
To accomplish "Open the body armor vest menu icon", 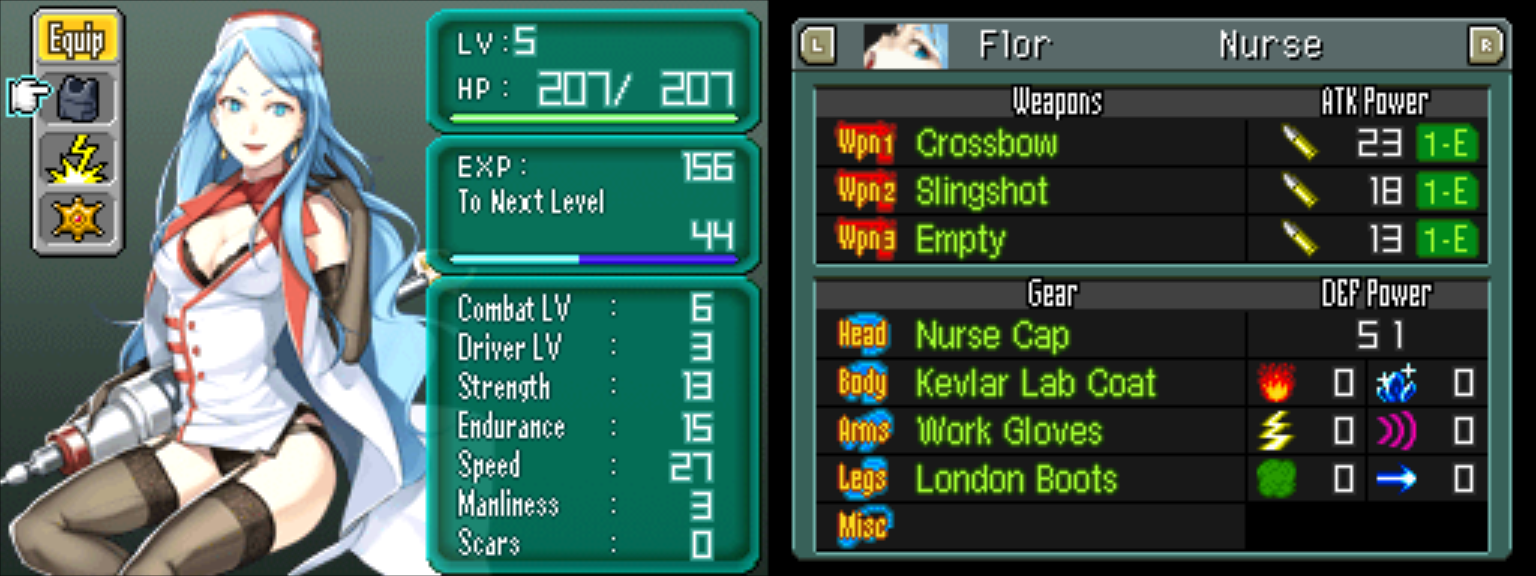I will coord(79,98).
